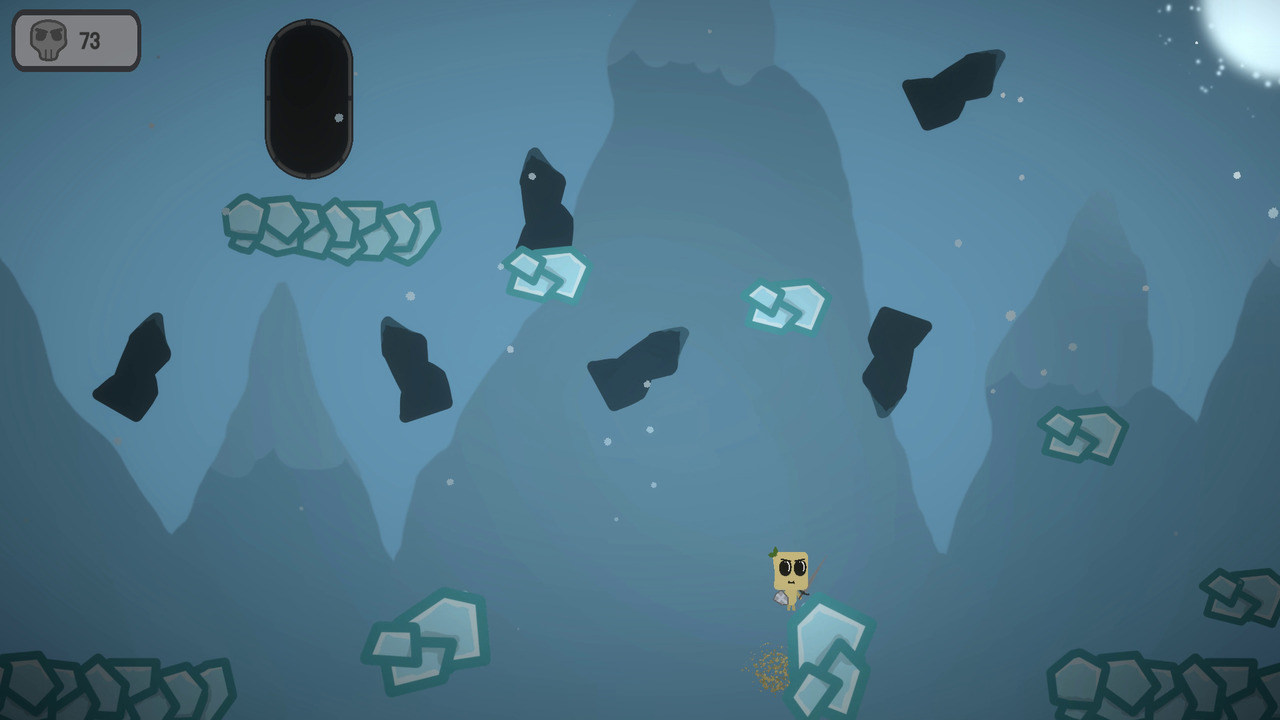Select the ice platform at the middle right
The image size is (1280, 720).
(1085, 435)
